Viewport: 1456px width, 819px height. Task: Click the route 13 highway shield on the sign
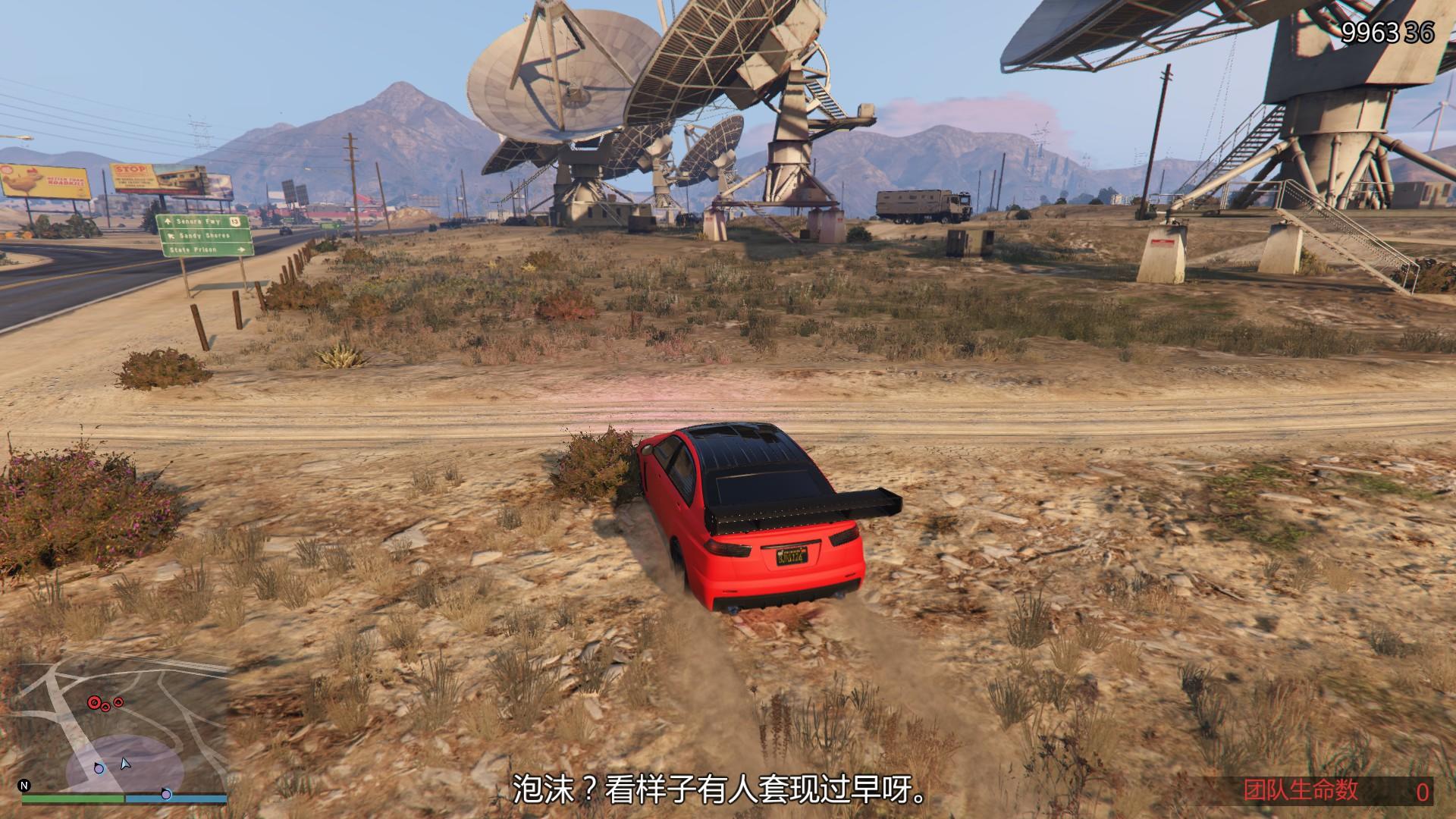click(x=235, y=223)
